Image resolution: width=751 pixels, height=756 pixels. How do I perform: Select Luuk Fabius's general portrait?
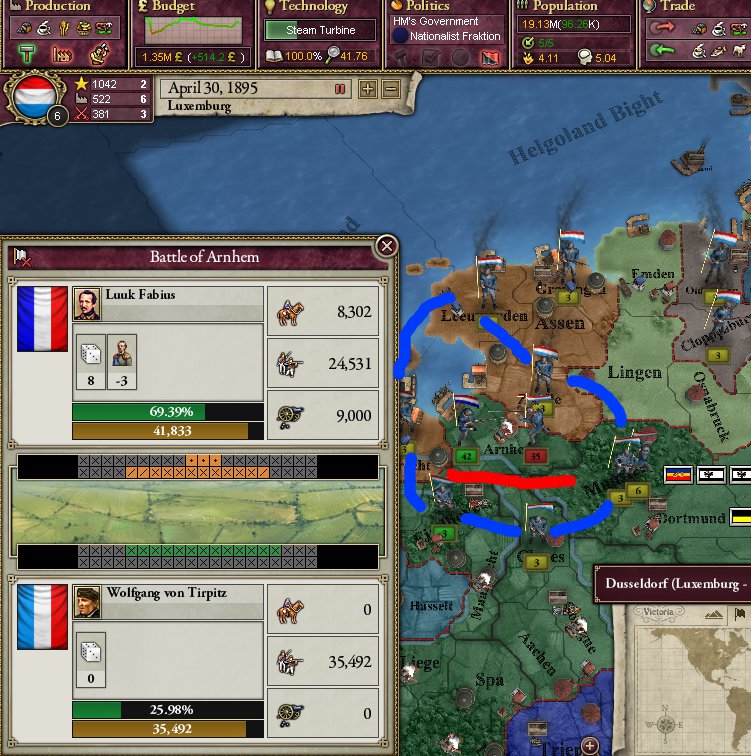[x=87, y=303]
